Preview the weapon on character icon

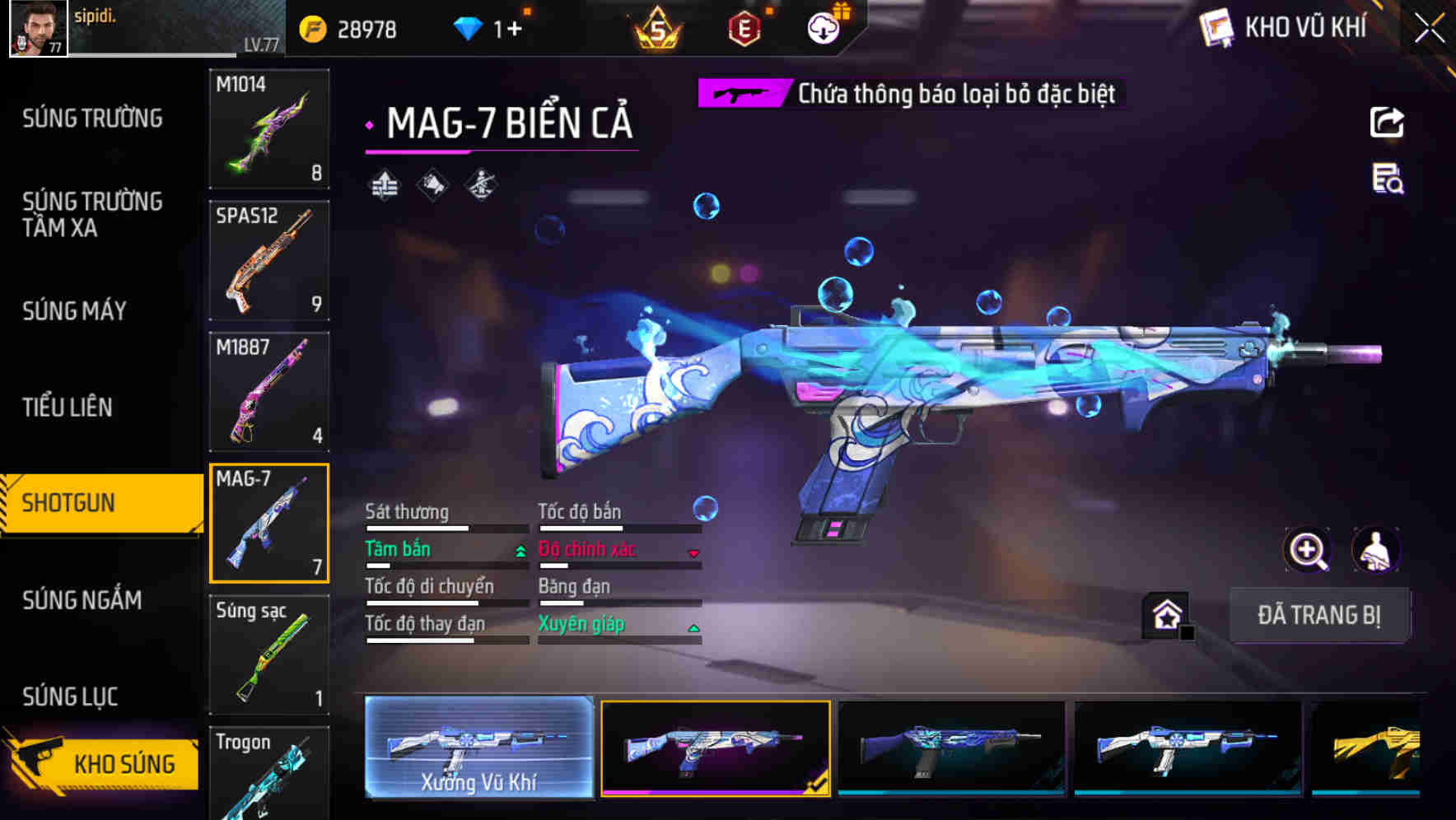1375,550
